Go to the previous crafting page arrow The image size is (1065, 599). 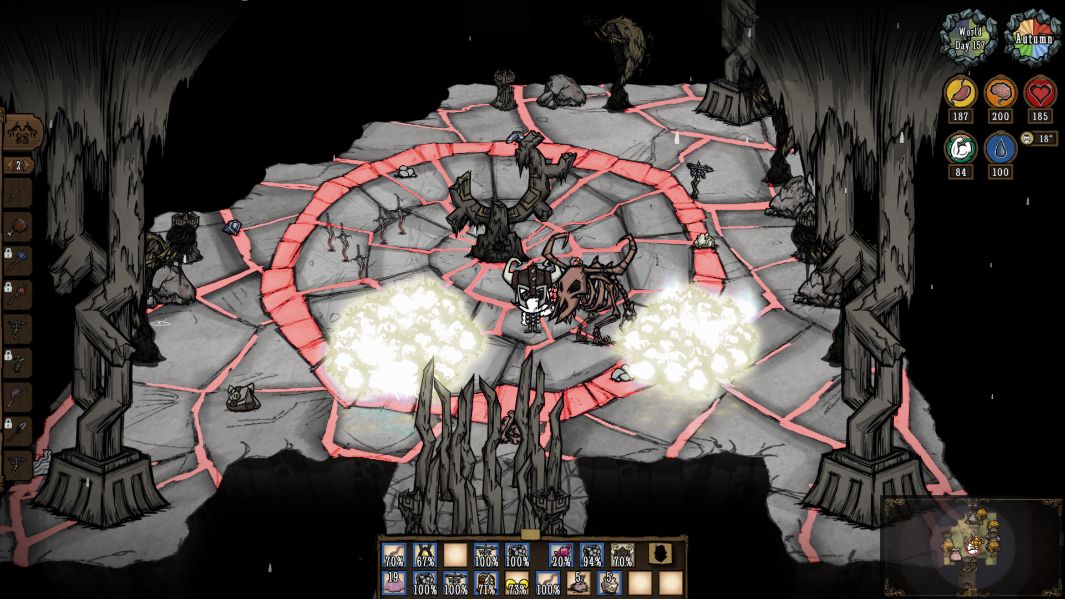click(x=8, y=165)
